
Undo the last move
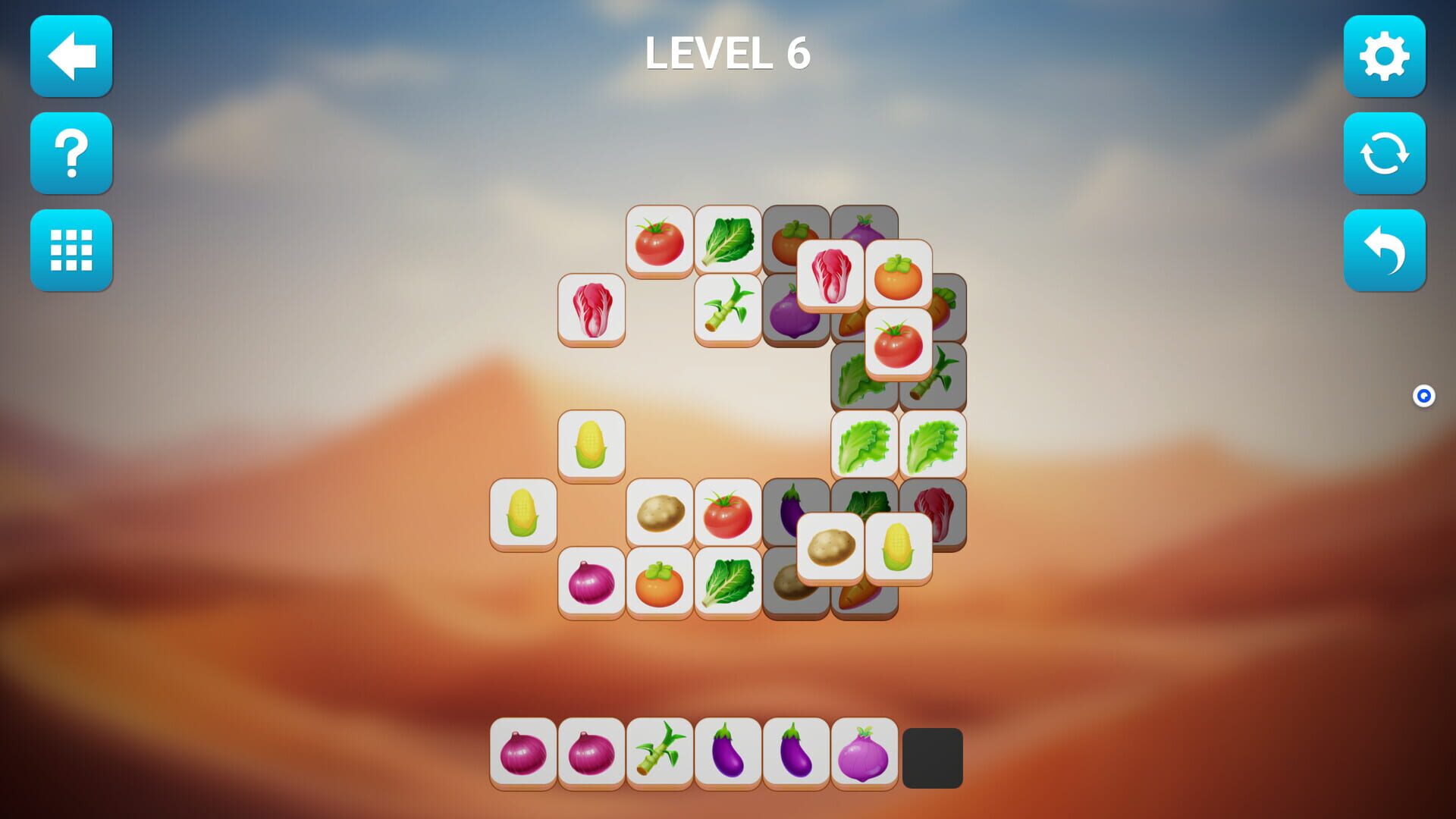coord(1385,250)
